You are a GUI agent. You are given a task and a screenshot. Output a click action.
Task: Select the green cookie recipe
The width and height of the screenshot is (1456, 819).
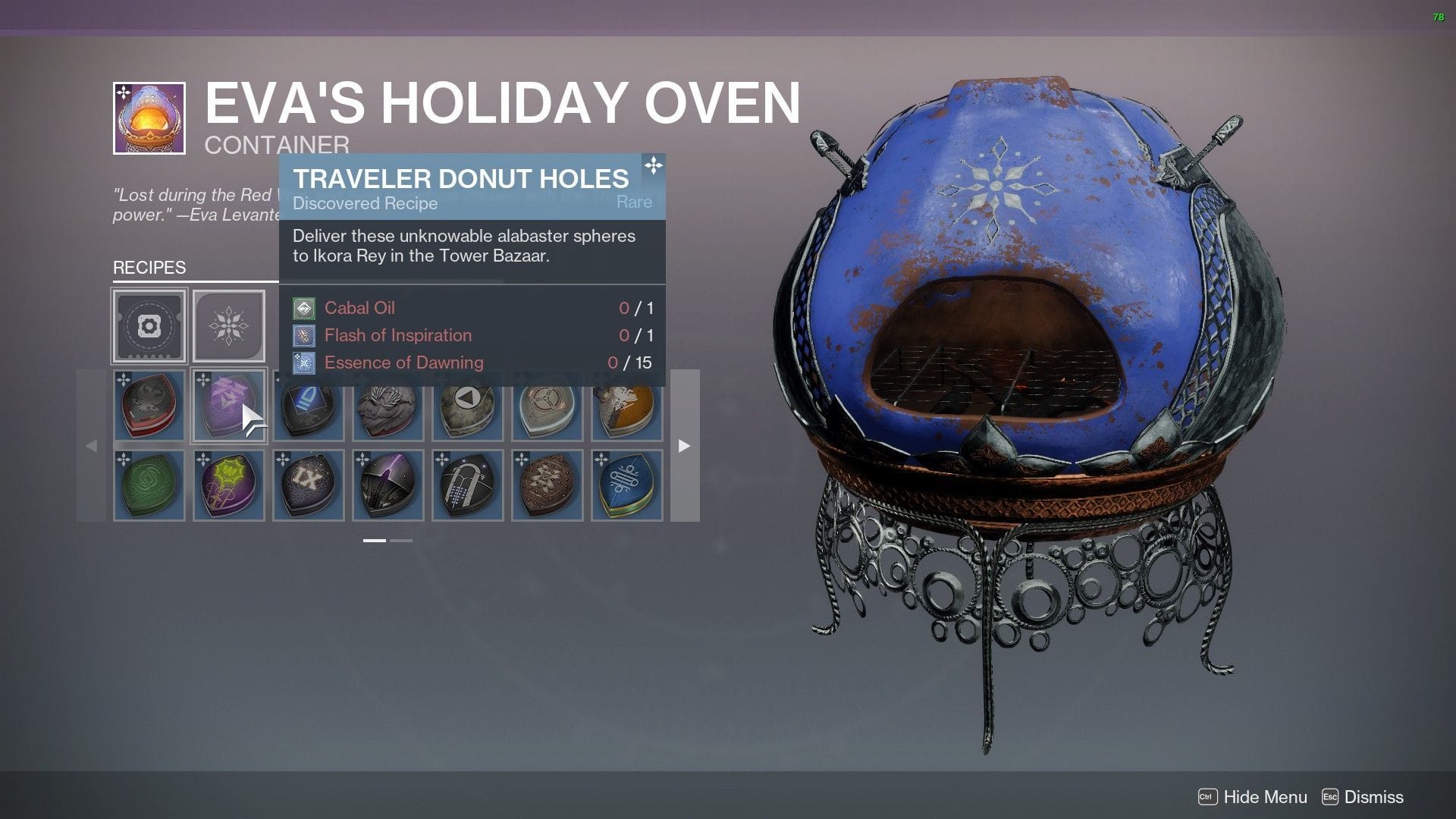[149, 483]
